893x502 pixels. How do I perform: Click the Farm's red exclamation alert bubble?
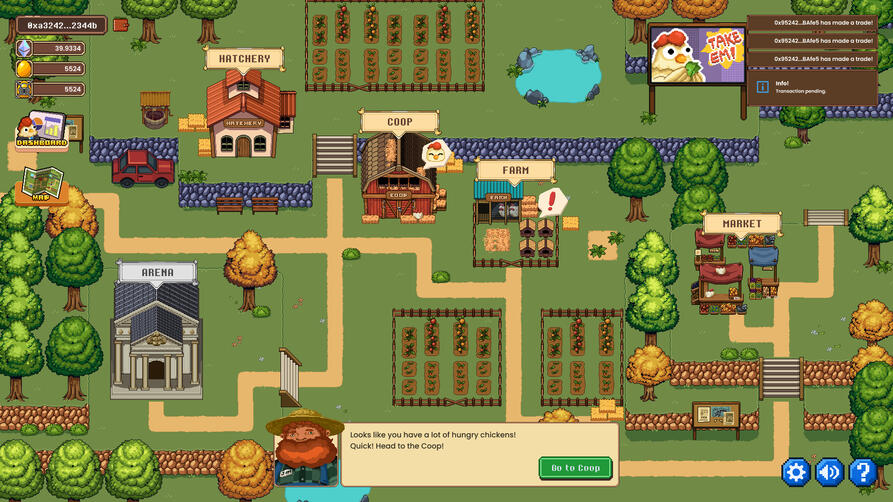(x=551, y=202)
